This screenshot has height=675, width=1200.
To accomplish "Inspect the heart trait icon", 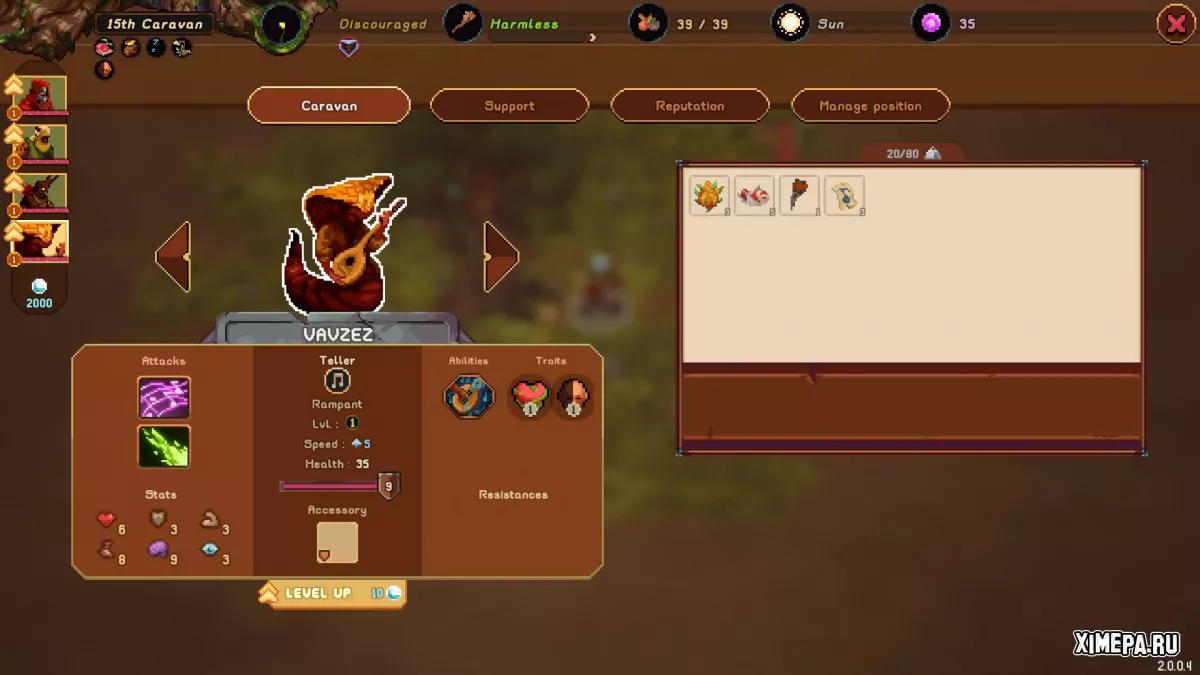I will pyautogui.click(x=529, y=397).
